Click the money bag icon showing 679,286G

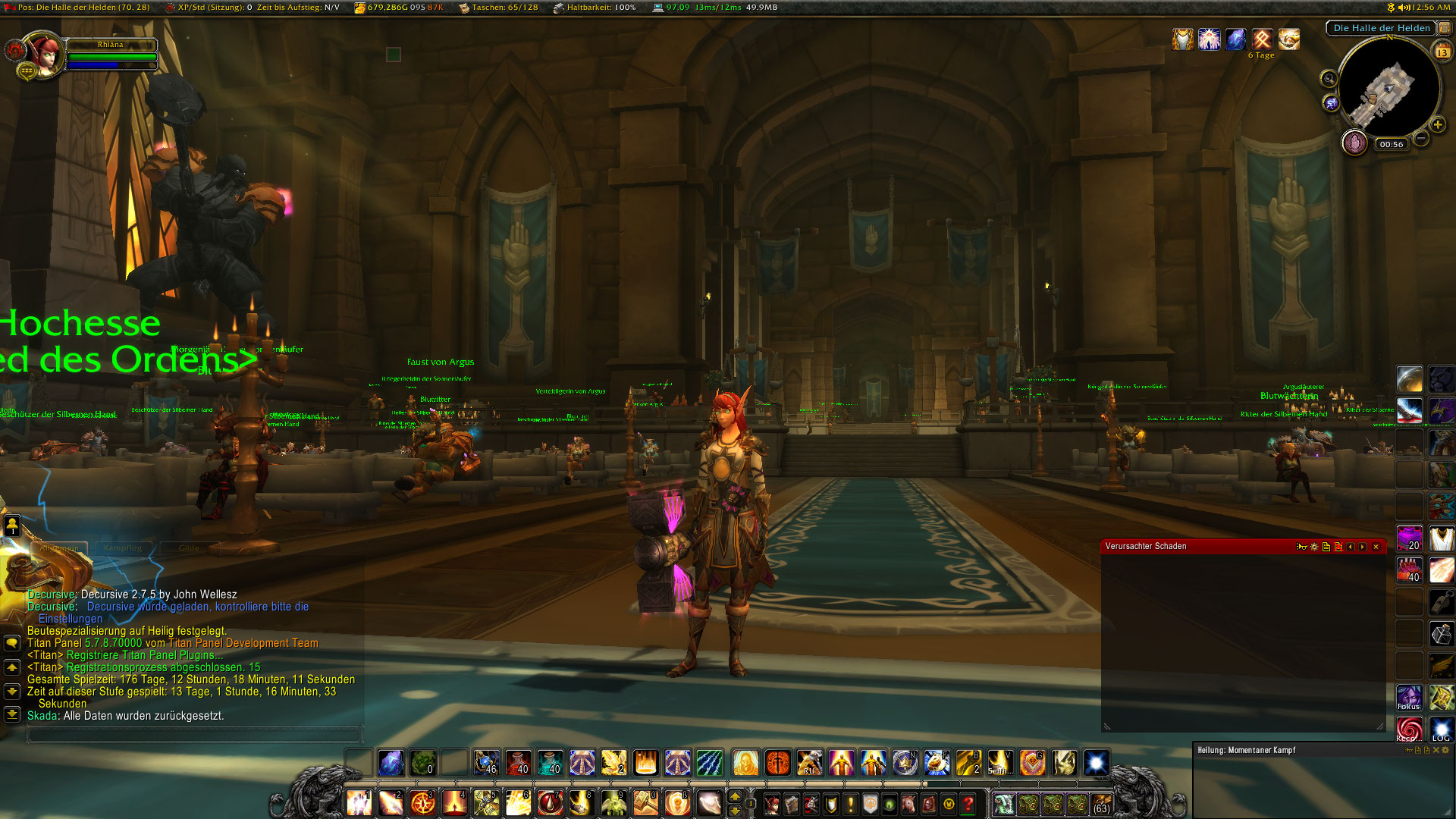tap(359, 8)
